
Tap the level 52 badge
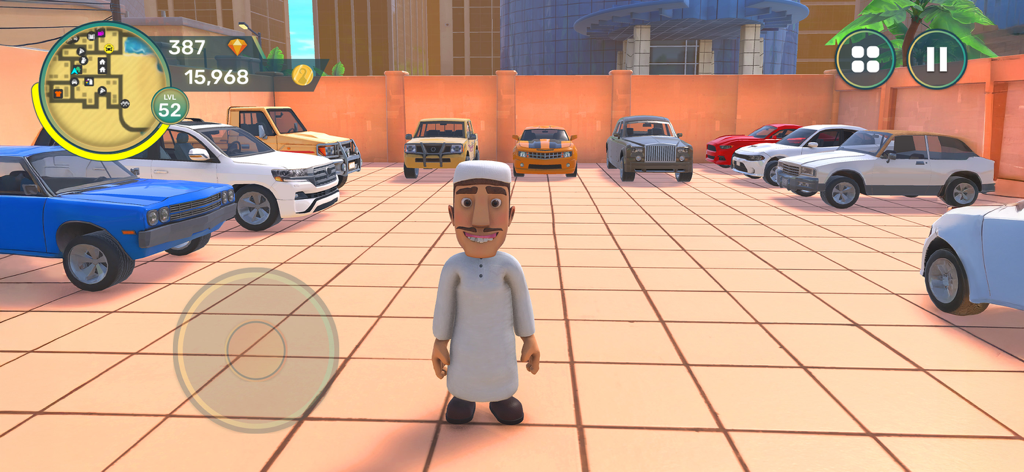click(x=169, y=106)
